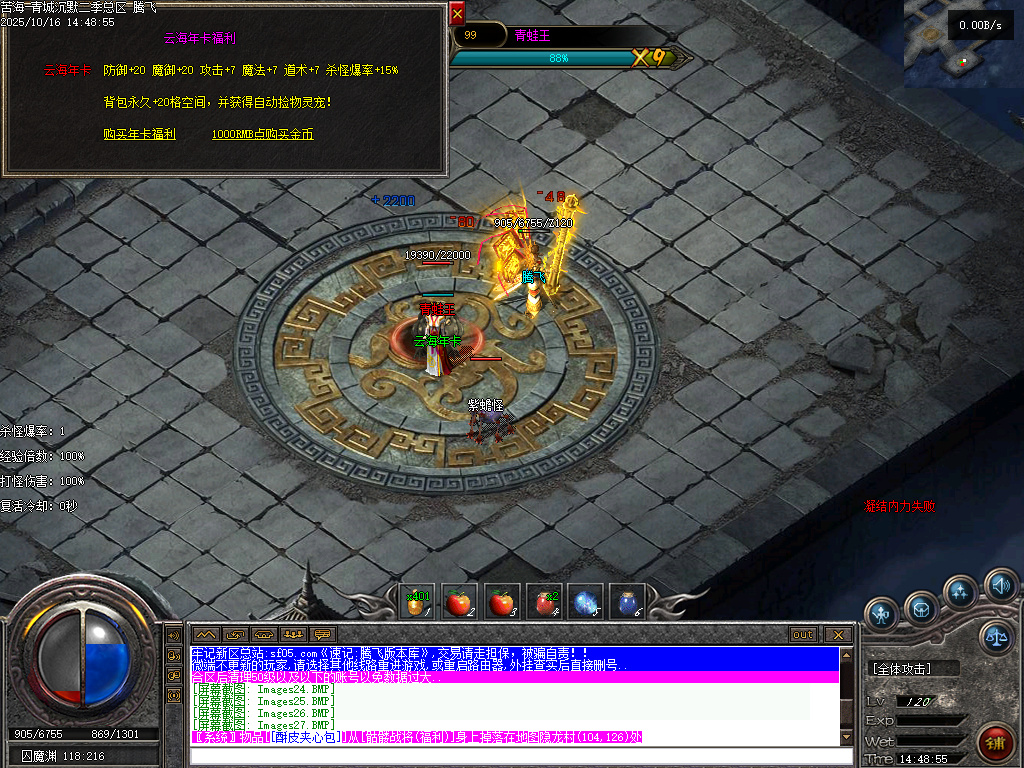Open the trade scales icon
Screen dimensions: 1024x768
tap(995, 636)
